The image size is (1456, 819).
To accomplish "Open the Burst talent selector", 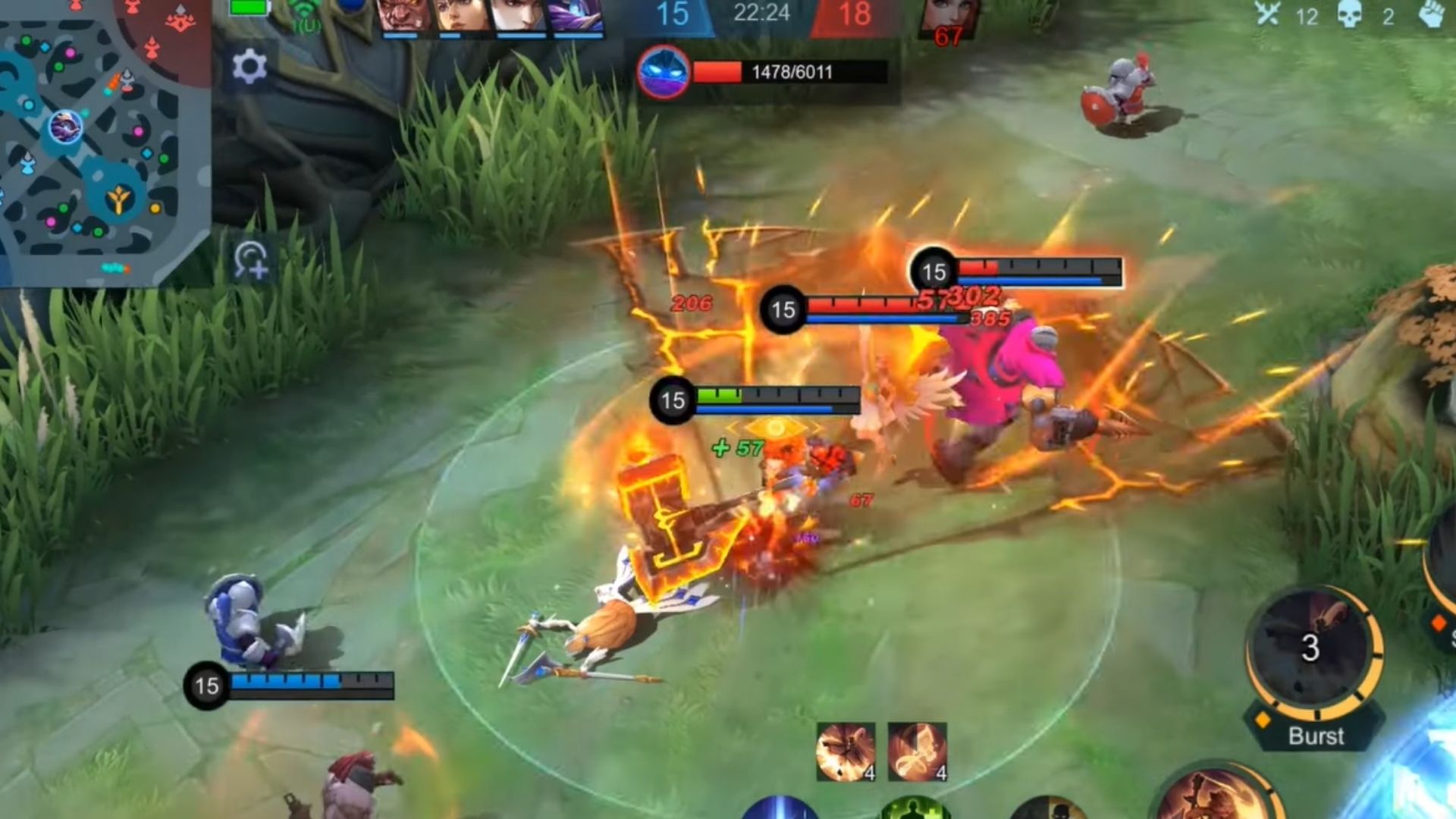I will click(x=1316, y=736).
